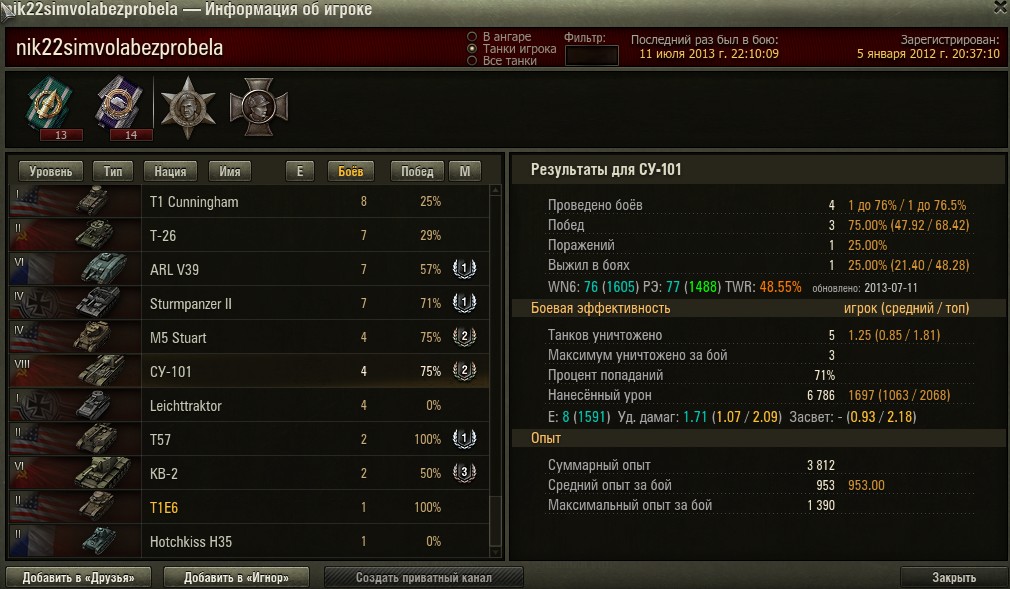Image resolution: width=1010 pixels, height=589 pixels.
Task: Sort tanks by Побед column
Action: pyautogui.click(x=417, y=171)
